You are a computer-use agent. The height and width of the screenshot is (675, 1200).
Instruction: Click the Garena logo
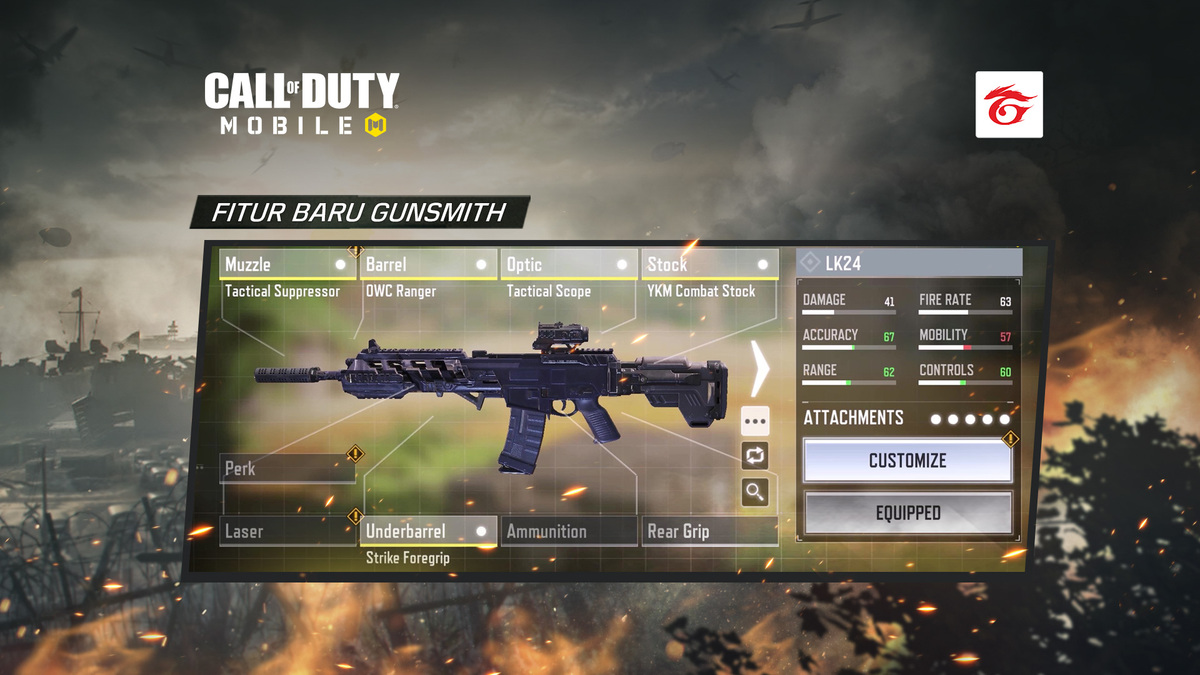tap(1009, 104)
